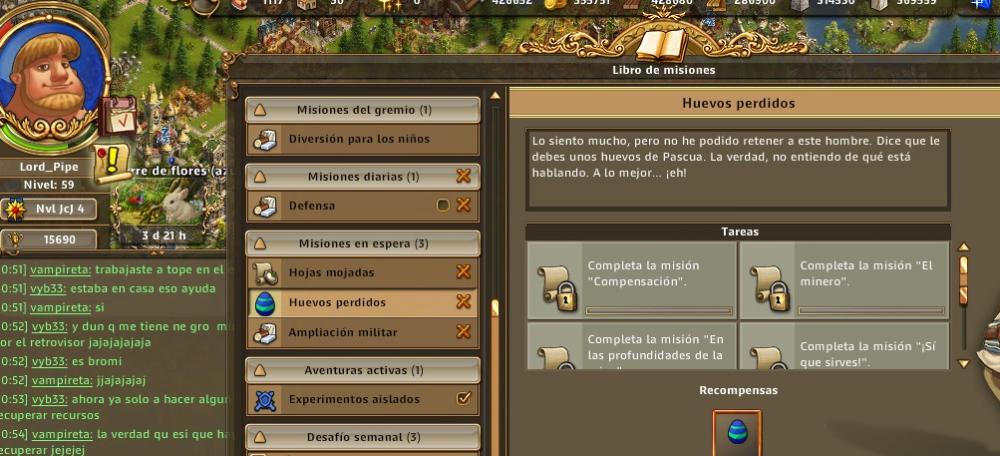
Task: Select the Compensación task tile
Action: (x=631, y=281)
